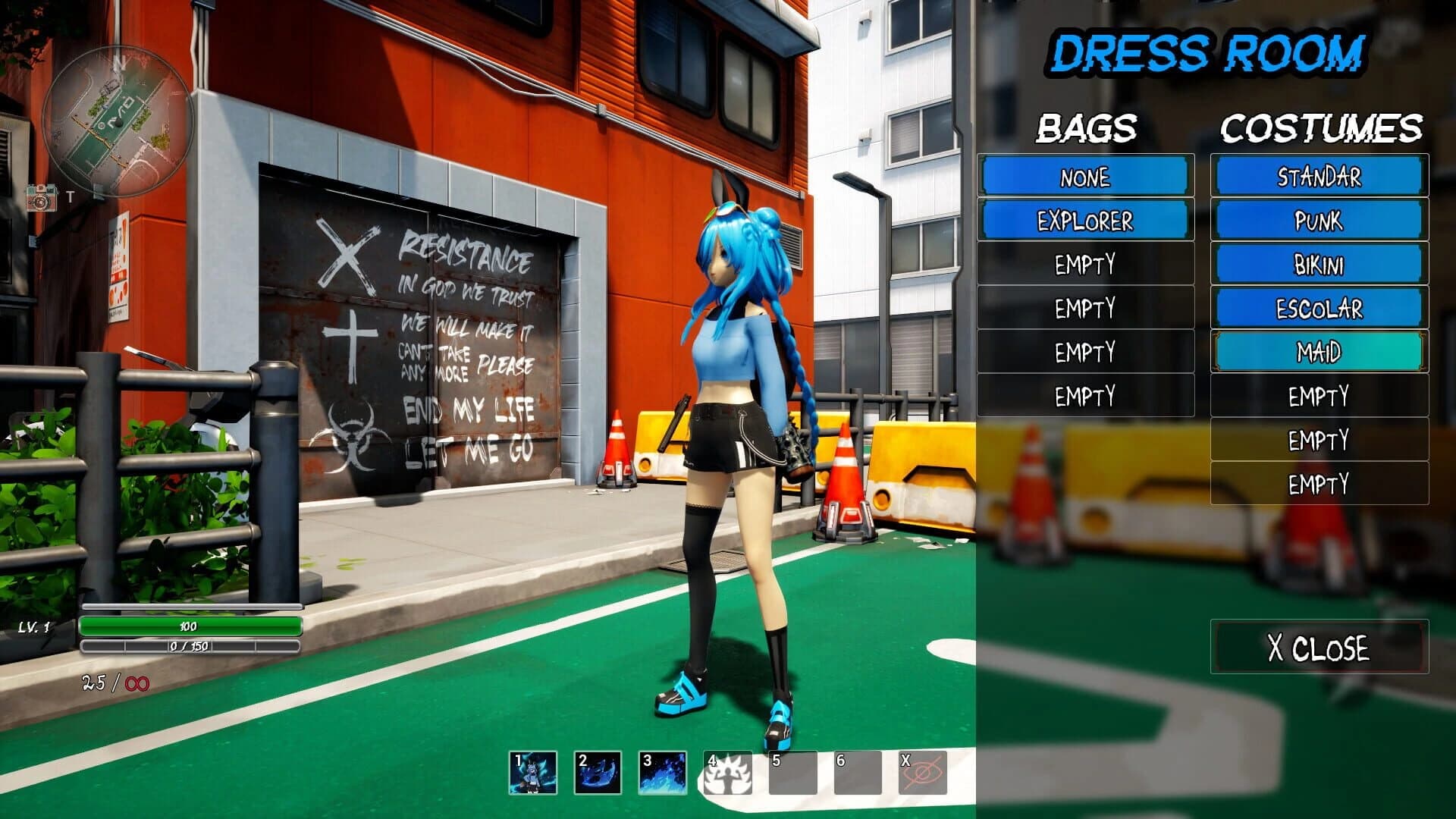Click the first EMPTY costume slot
The width and height of the screenshot is (1456, 819).
pos(1319,396)
